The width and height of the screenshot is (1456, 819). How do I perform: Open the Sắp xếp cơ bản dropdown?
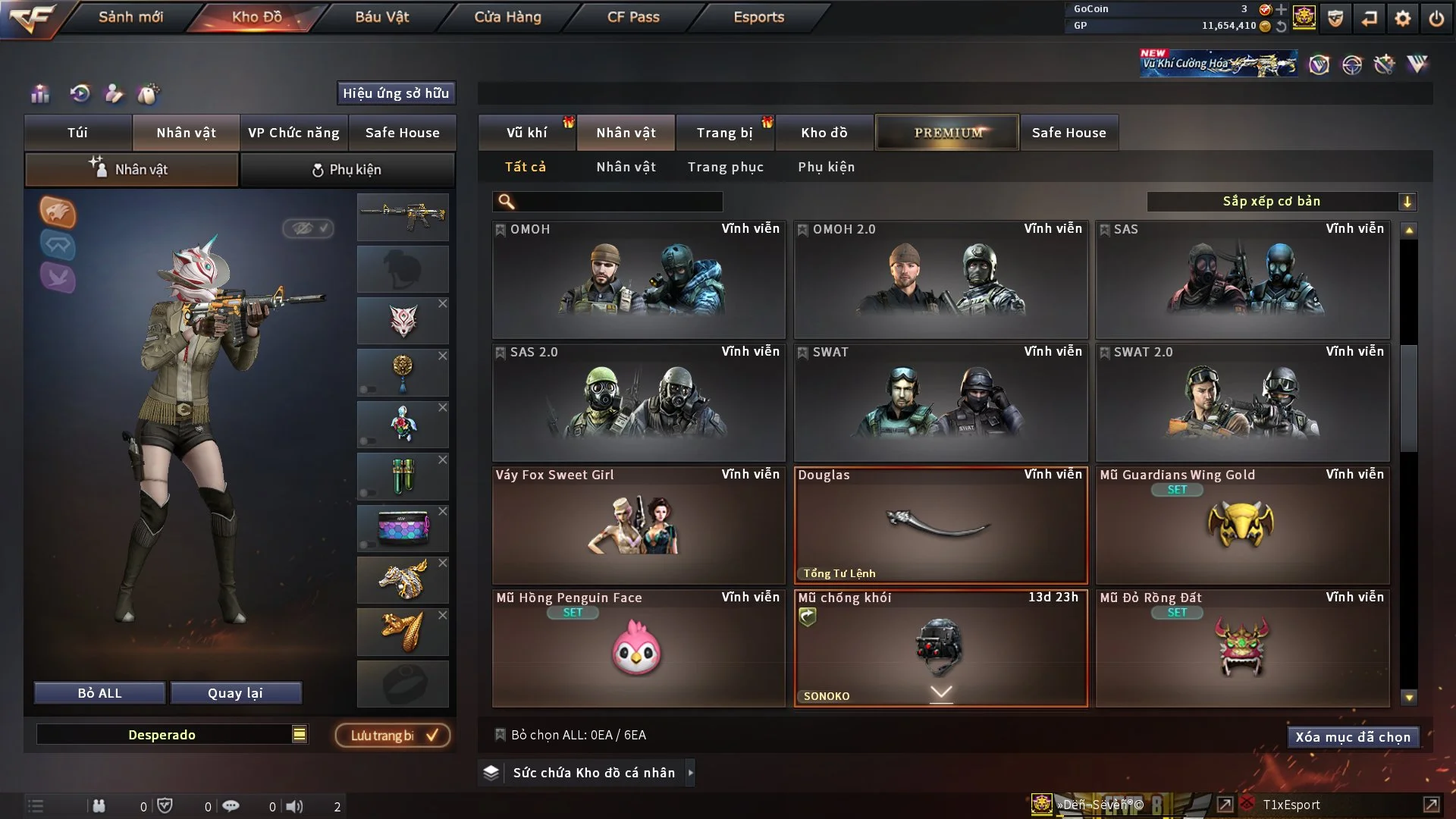point(1281,201)
